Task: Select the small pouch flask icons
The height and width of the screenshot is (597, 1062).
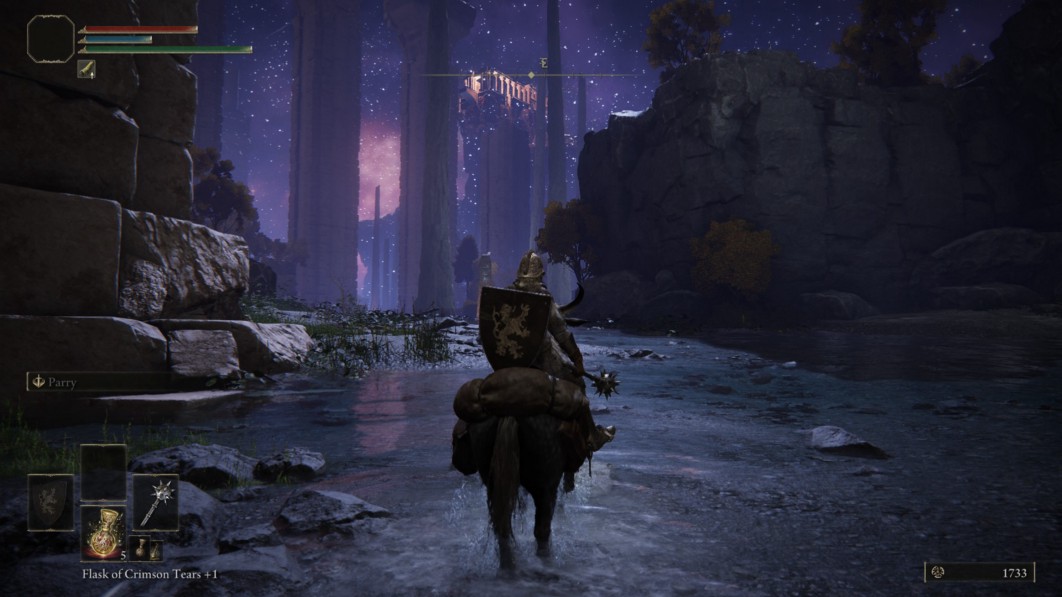Action: (145, 549)
